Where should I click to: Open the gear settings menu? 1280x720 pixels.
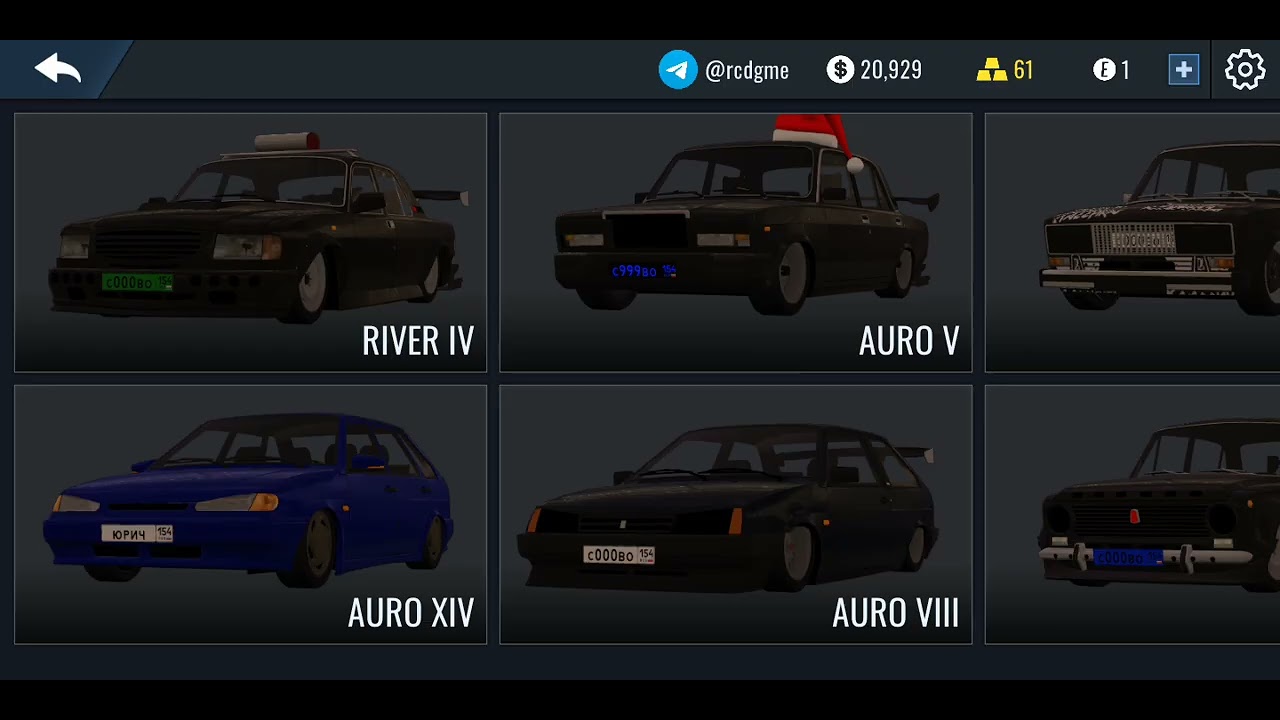1245,70
